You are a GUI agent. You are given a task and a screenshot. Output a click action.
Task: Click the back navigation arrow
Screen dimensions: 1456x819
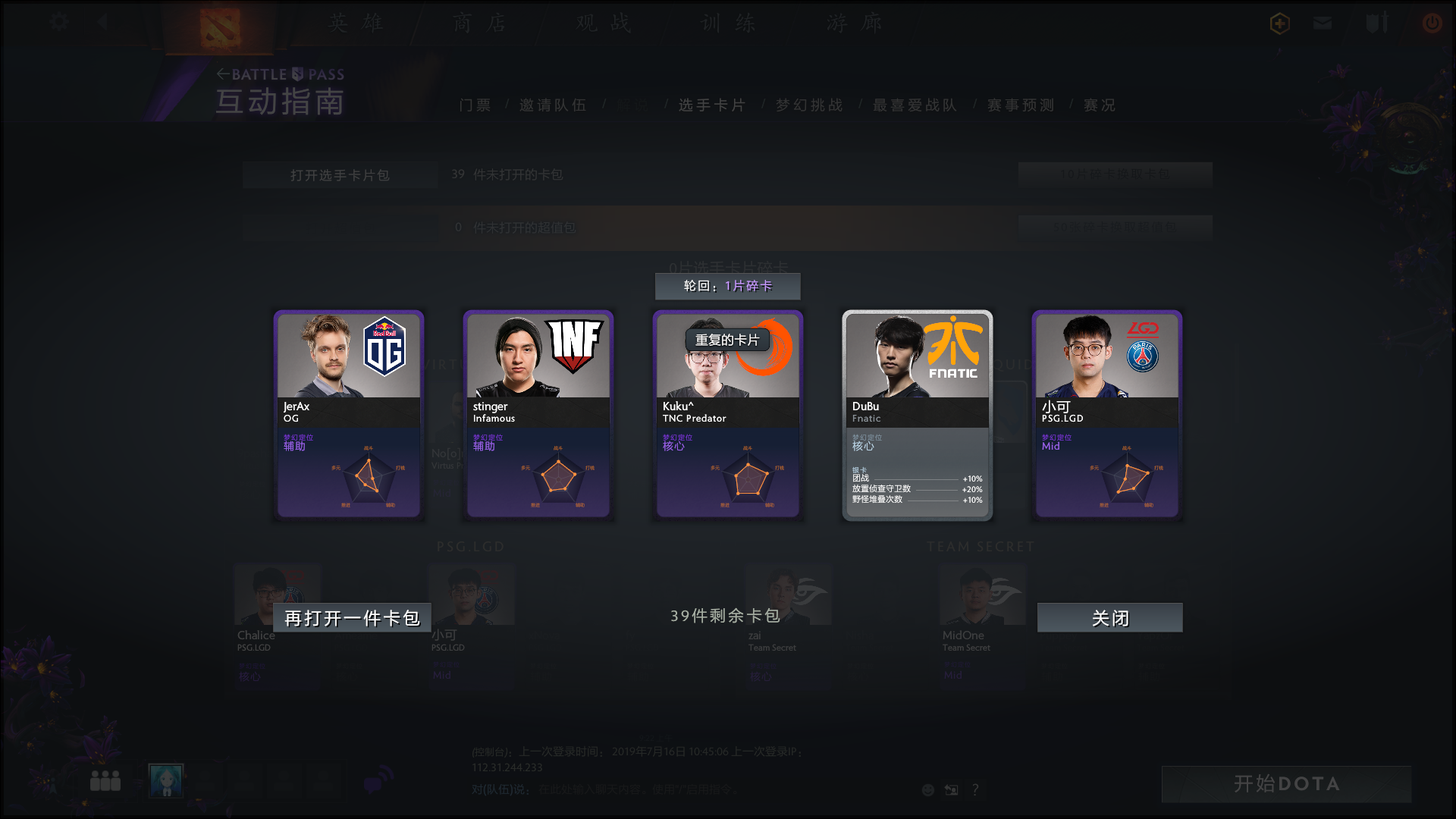pos(103,22)
